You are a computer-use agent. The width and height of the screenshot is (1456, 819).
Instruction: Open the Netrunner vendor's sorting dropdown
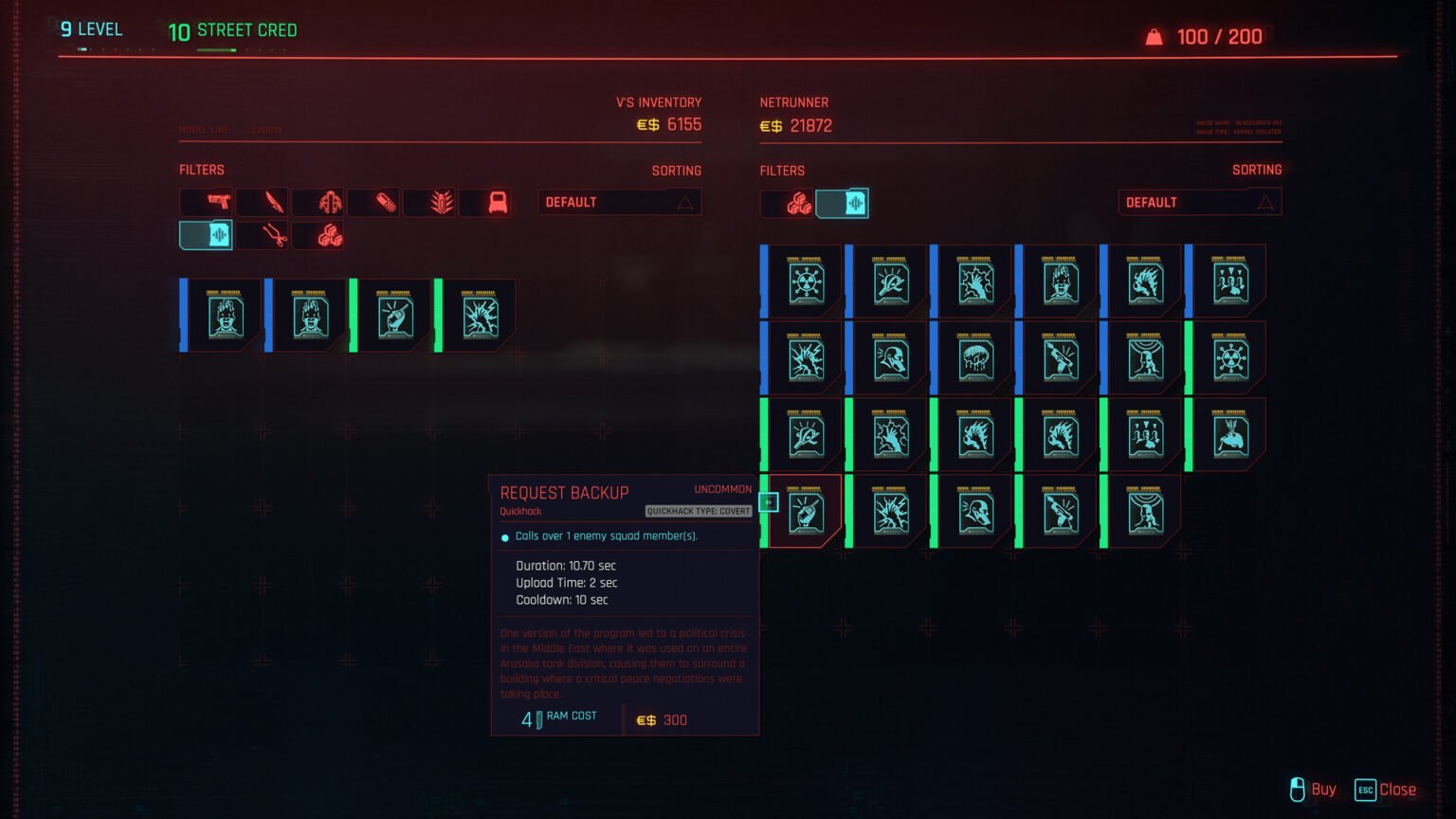(x=1199, y=203)
